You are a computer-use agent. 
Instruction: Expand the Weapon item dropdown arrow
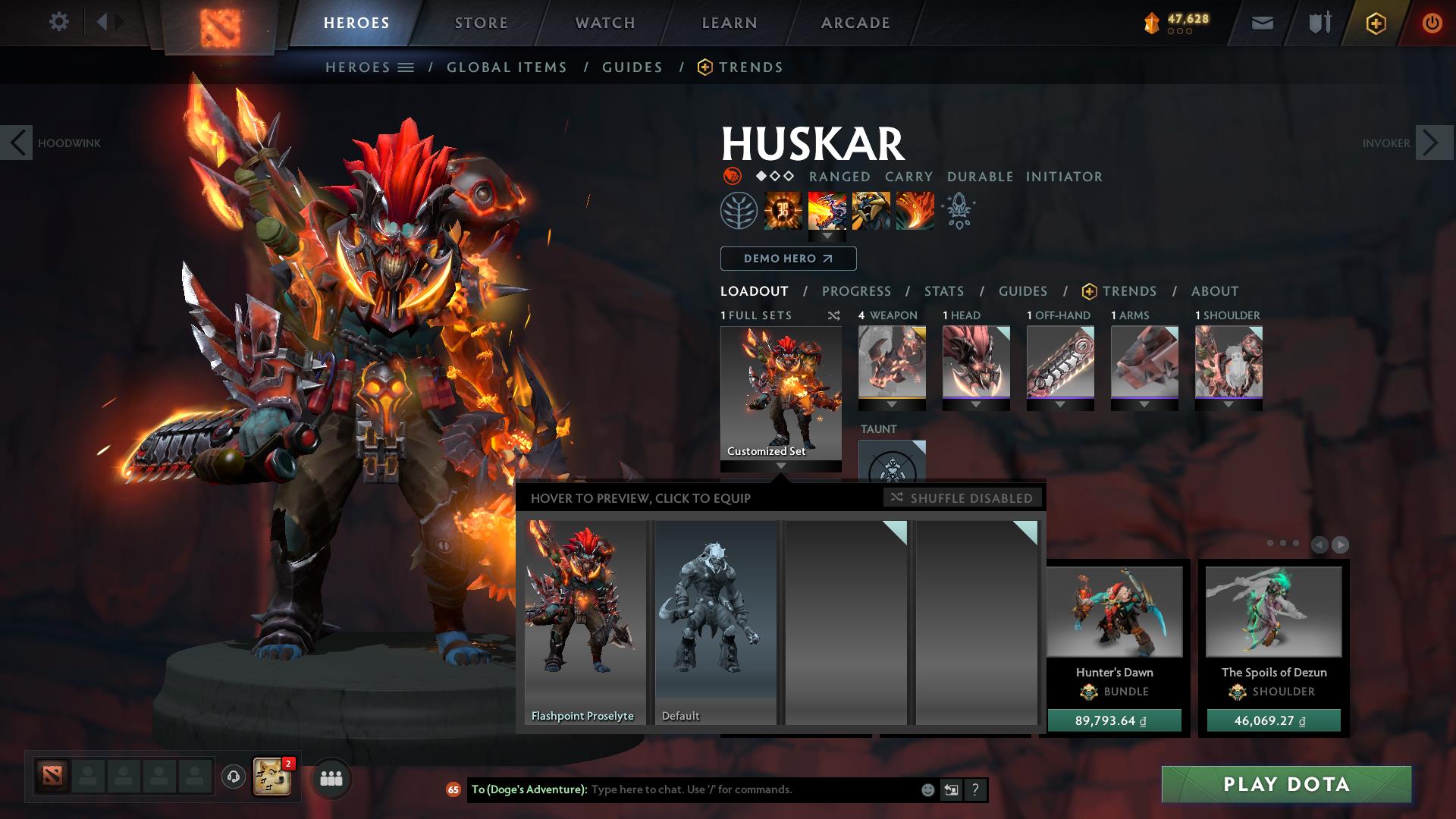tap(892, 405)
